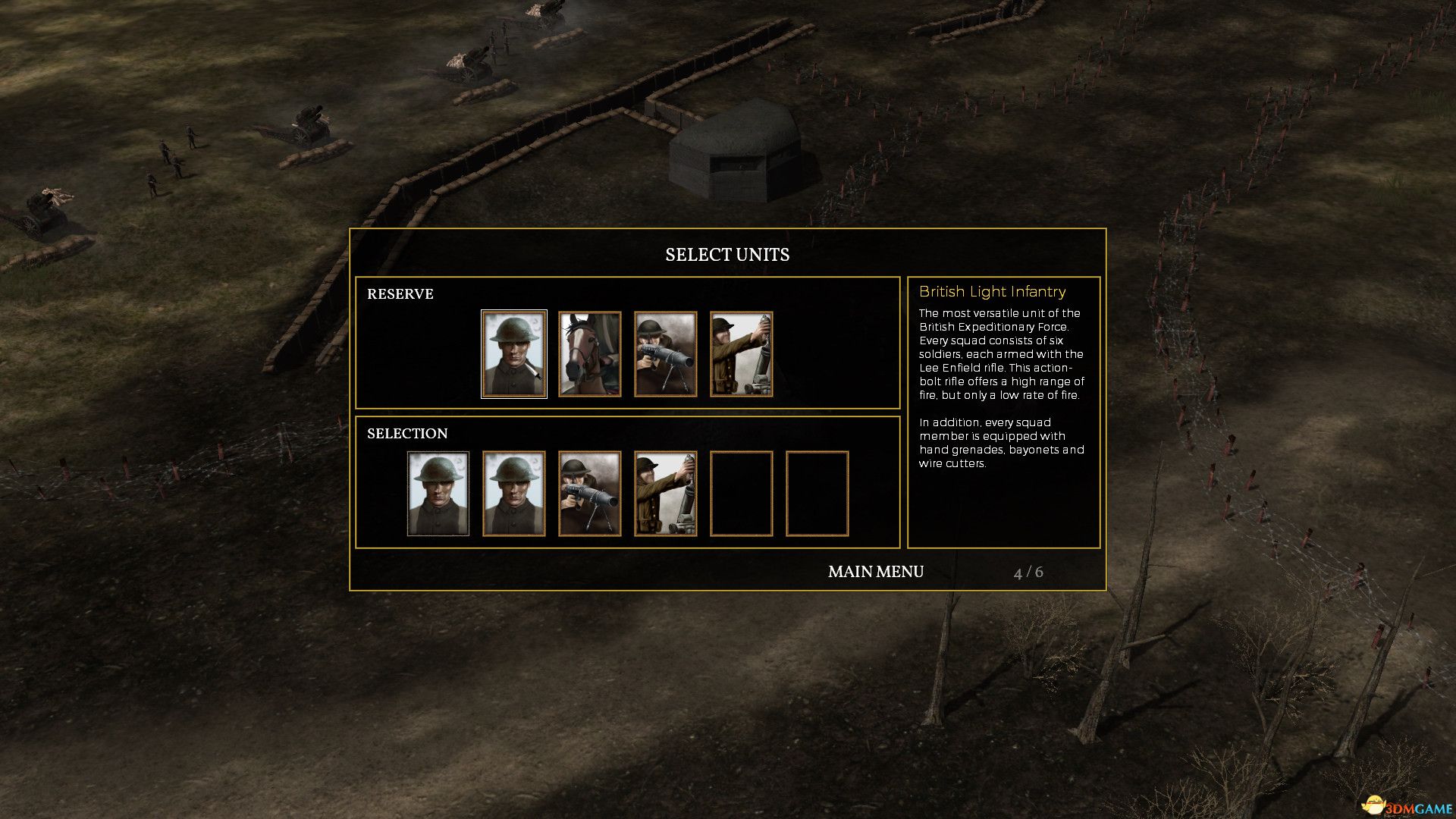1456x819 pixels.
Task: Click the 4/6 unit counter
Action: [1029, 573]
